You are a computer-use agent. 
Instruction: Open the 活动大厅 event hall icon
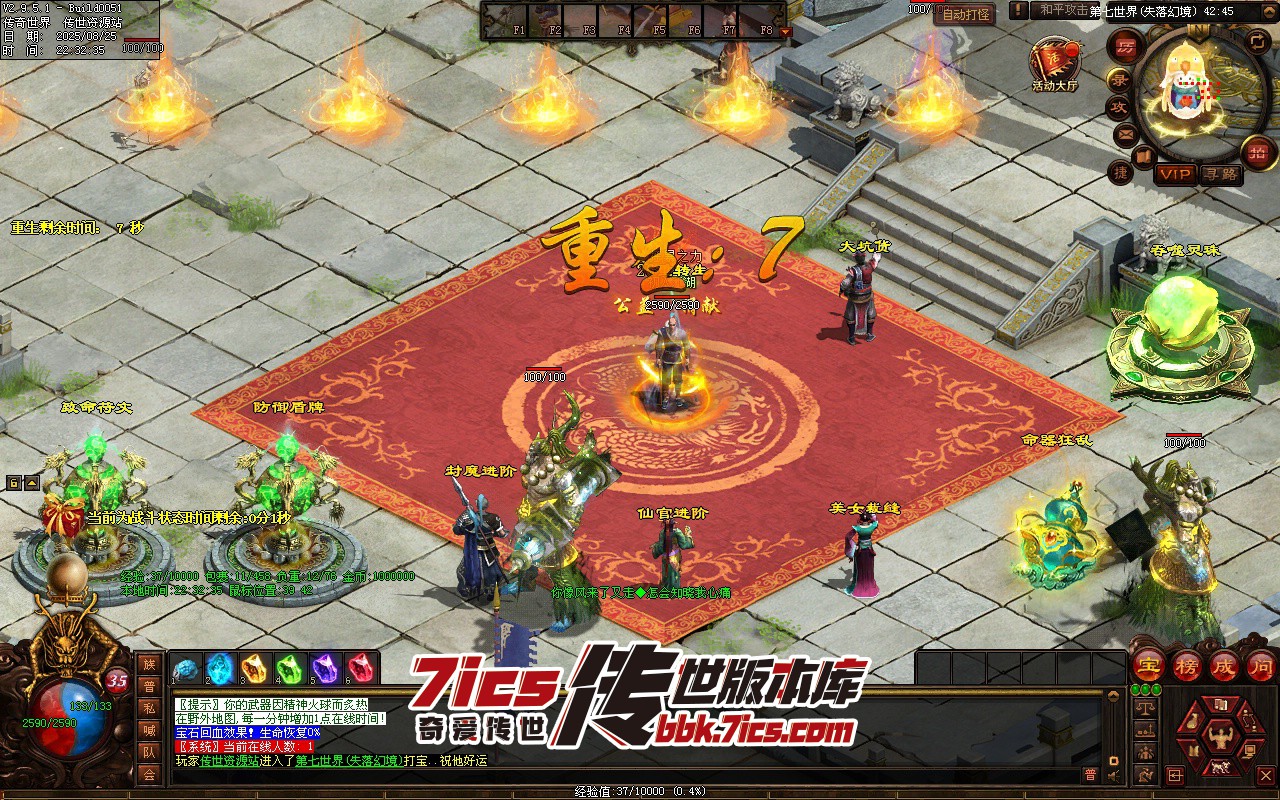point(1056,60)
